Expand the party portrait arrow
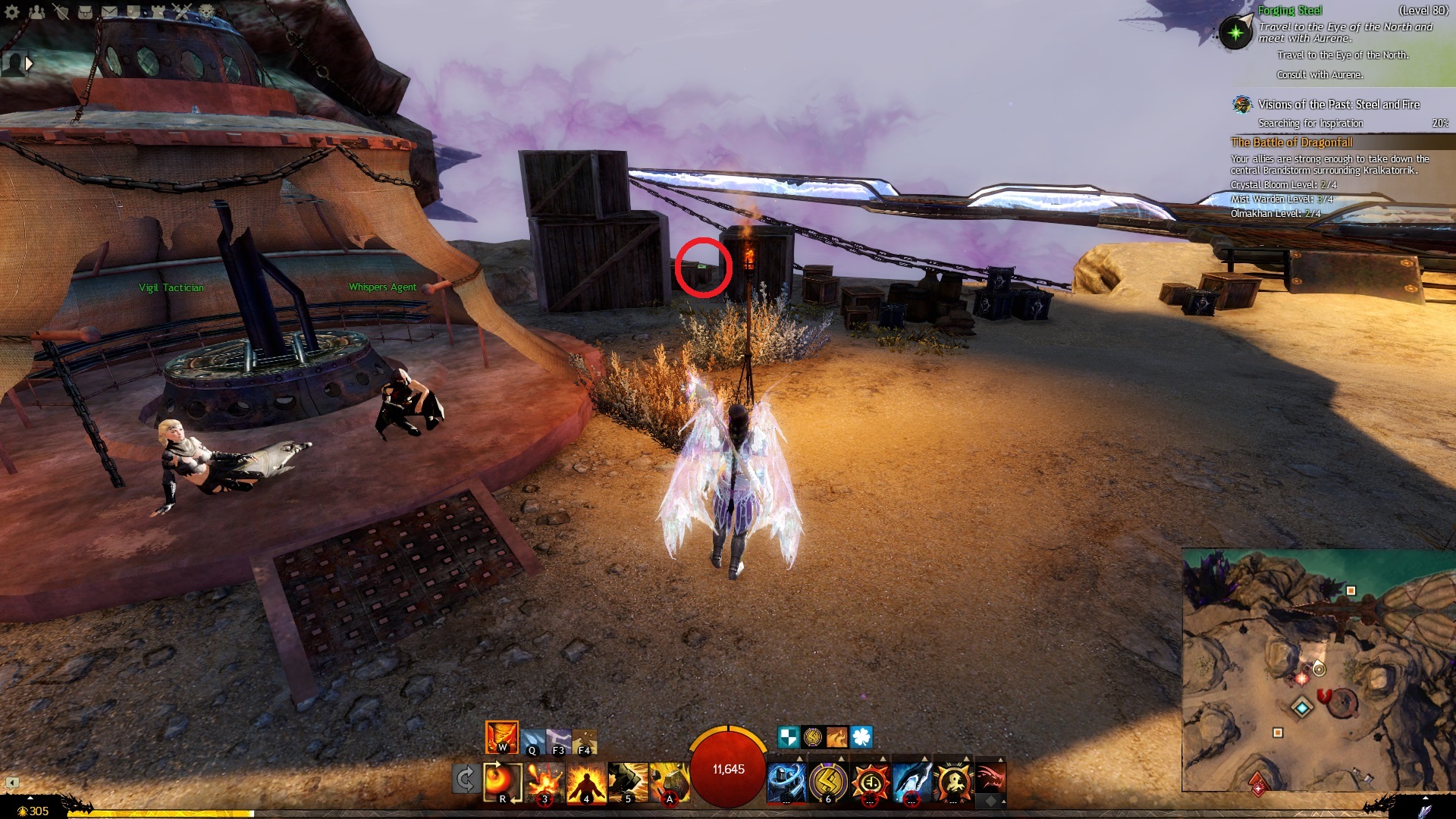Image resolution: width=1456 pixels, height=819 pixels. pos(30,64)
